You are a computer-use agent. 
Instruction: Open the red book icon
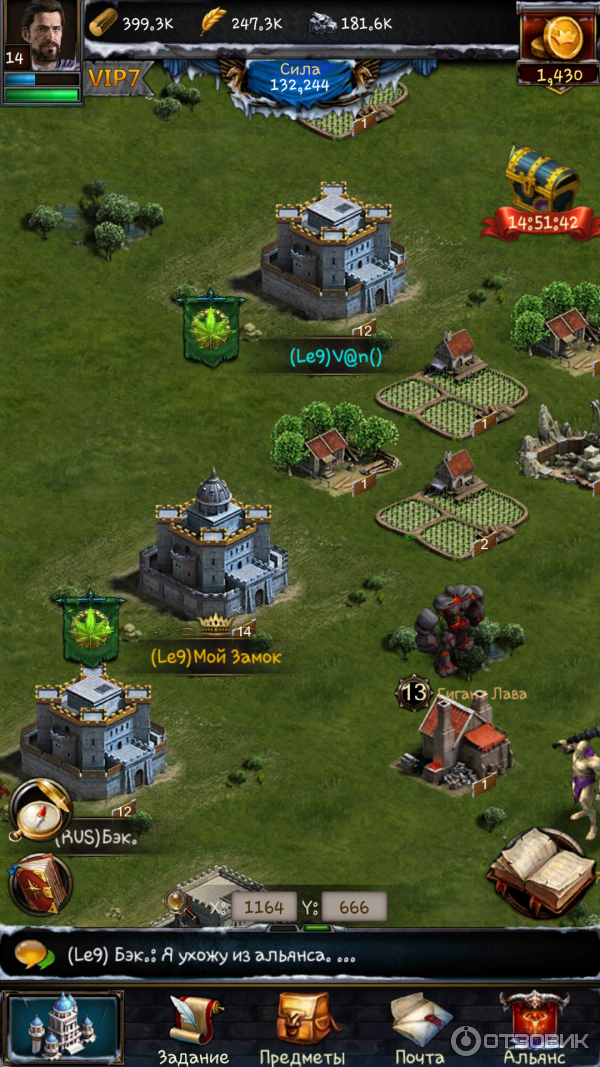coord(40,884)
